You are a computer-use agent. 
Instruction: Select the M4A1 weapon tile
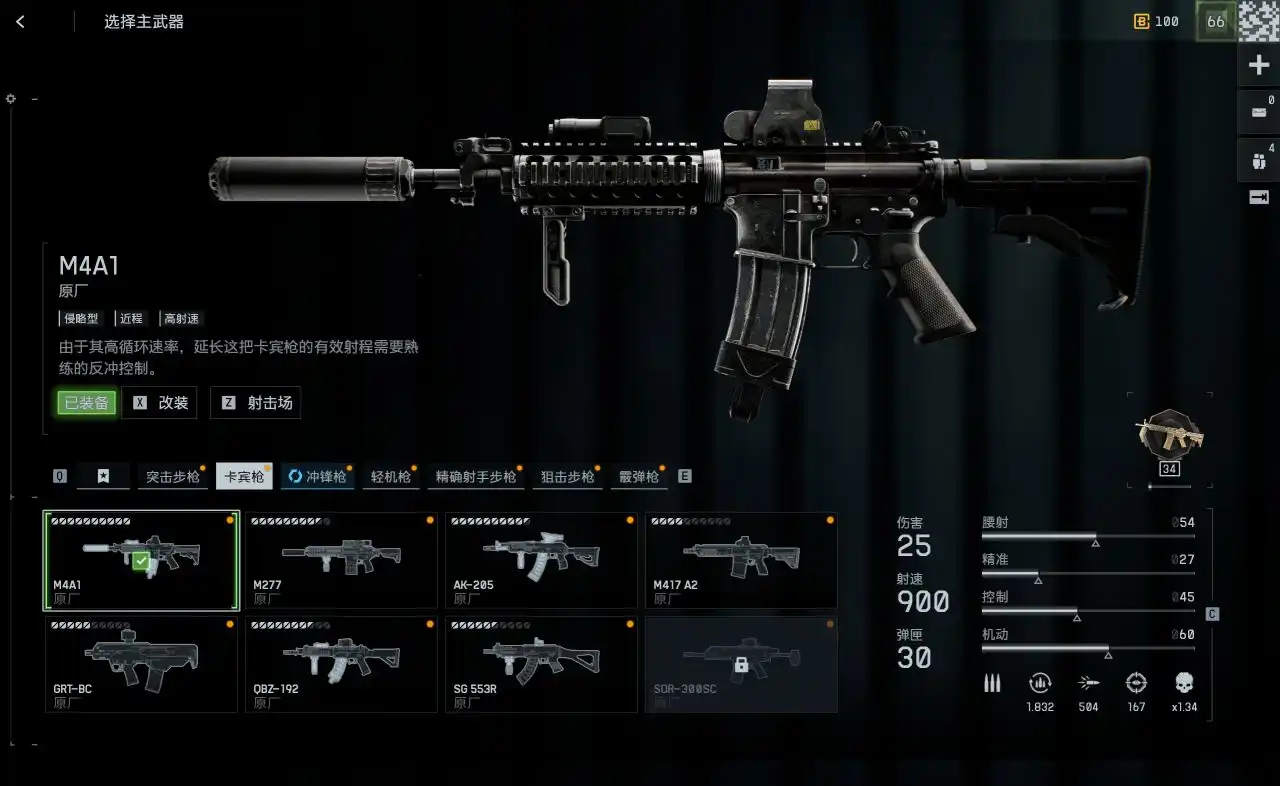[141, 560]
